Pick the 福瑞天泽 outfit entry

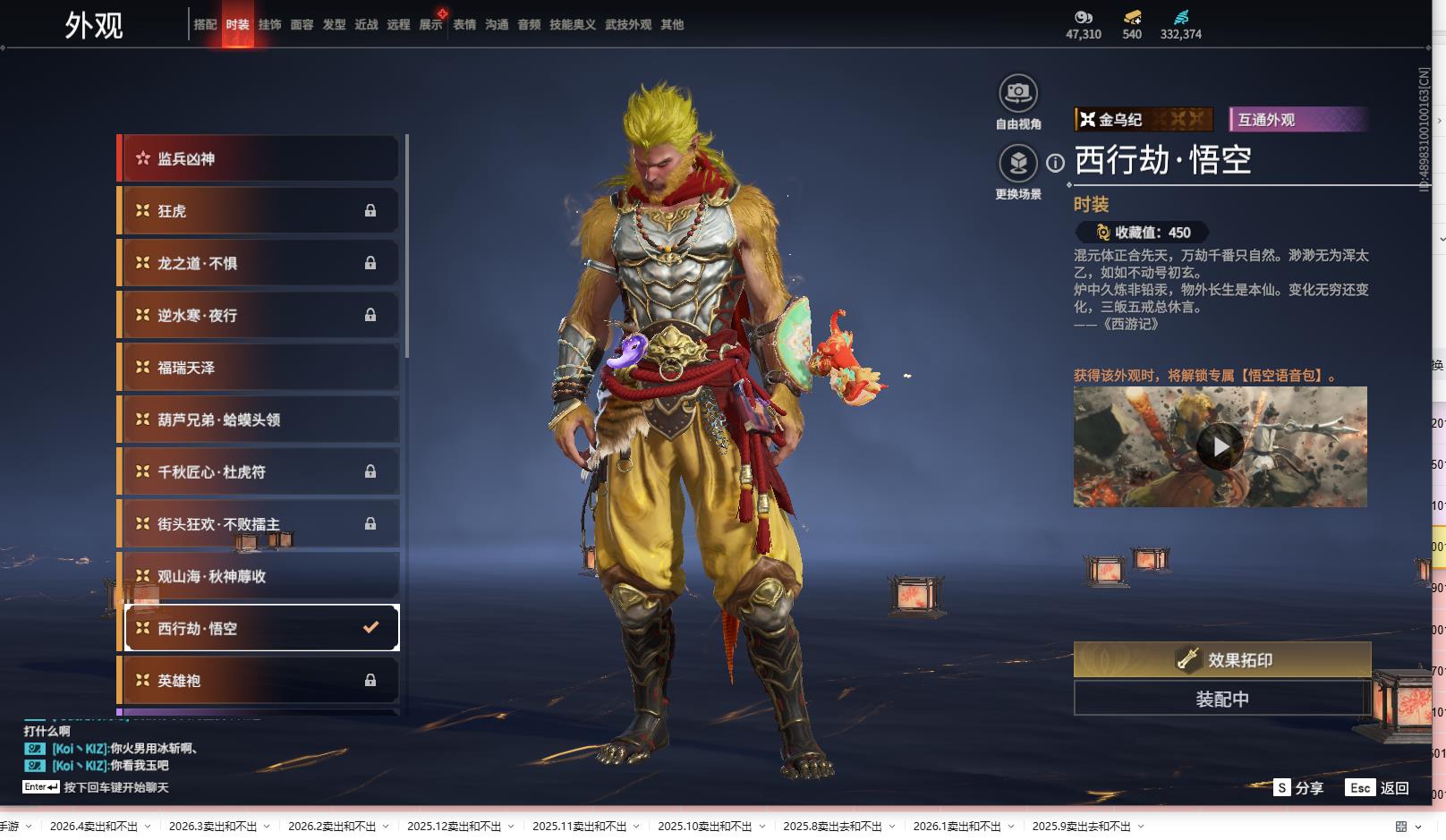pyautogui.click(x=259, y=368)
